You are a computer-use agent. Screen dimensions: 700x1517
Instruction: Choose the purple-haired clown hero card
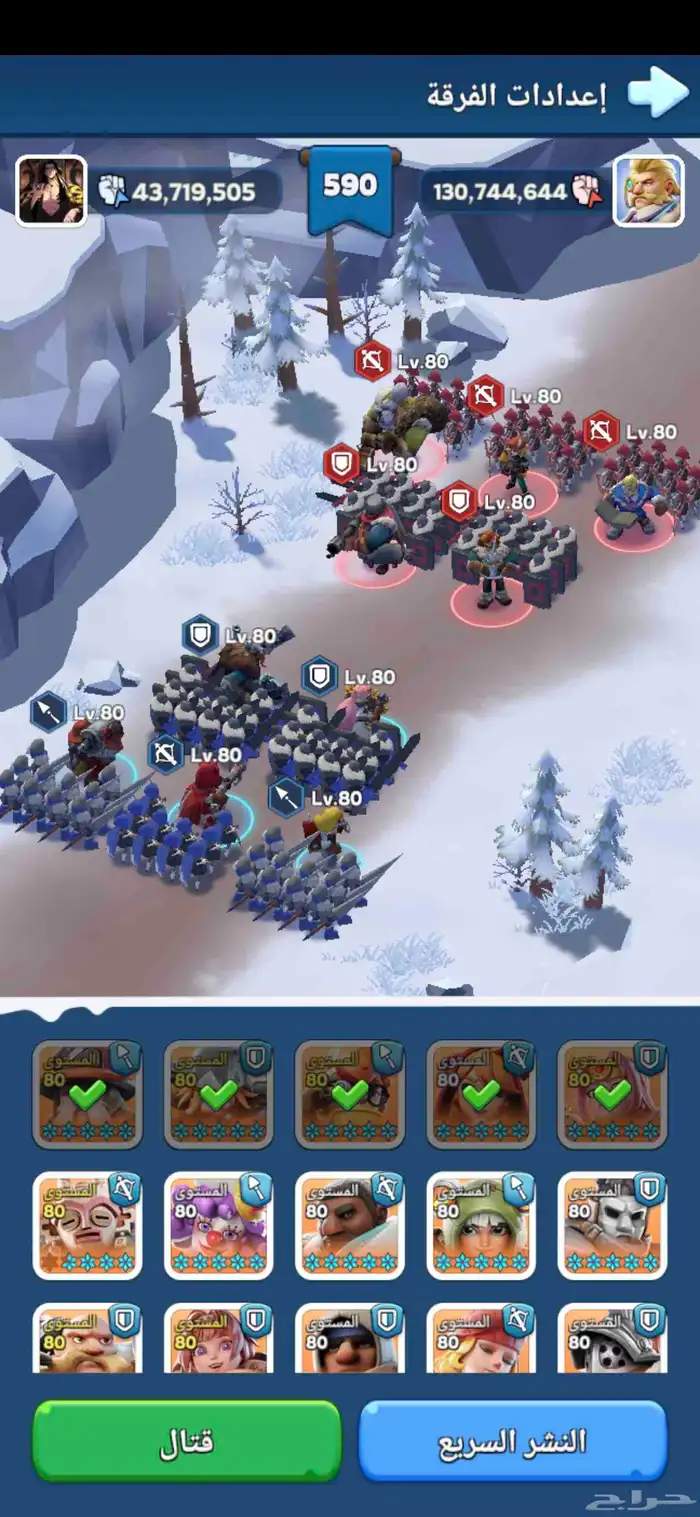coord(218,1226)
